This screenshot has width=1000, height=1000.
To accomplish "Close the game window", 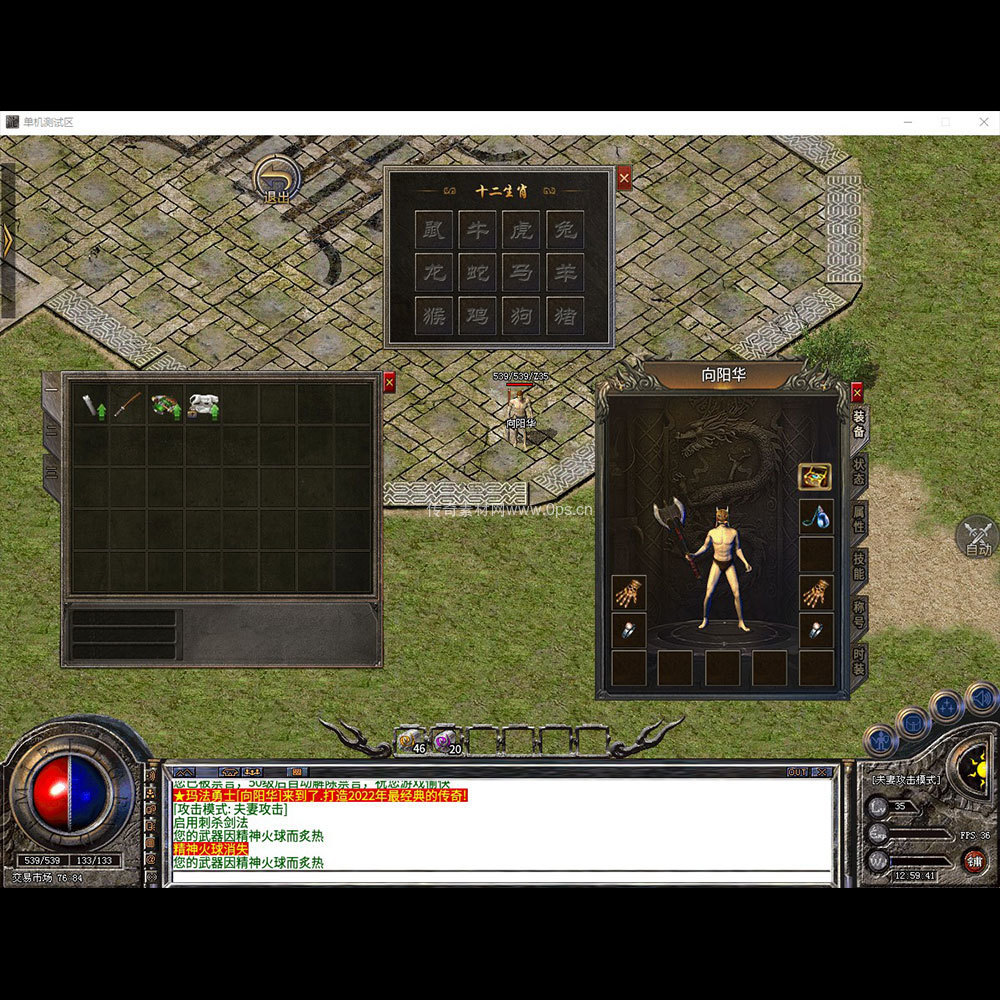I will 983,122.
